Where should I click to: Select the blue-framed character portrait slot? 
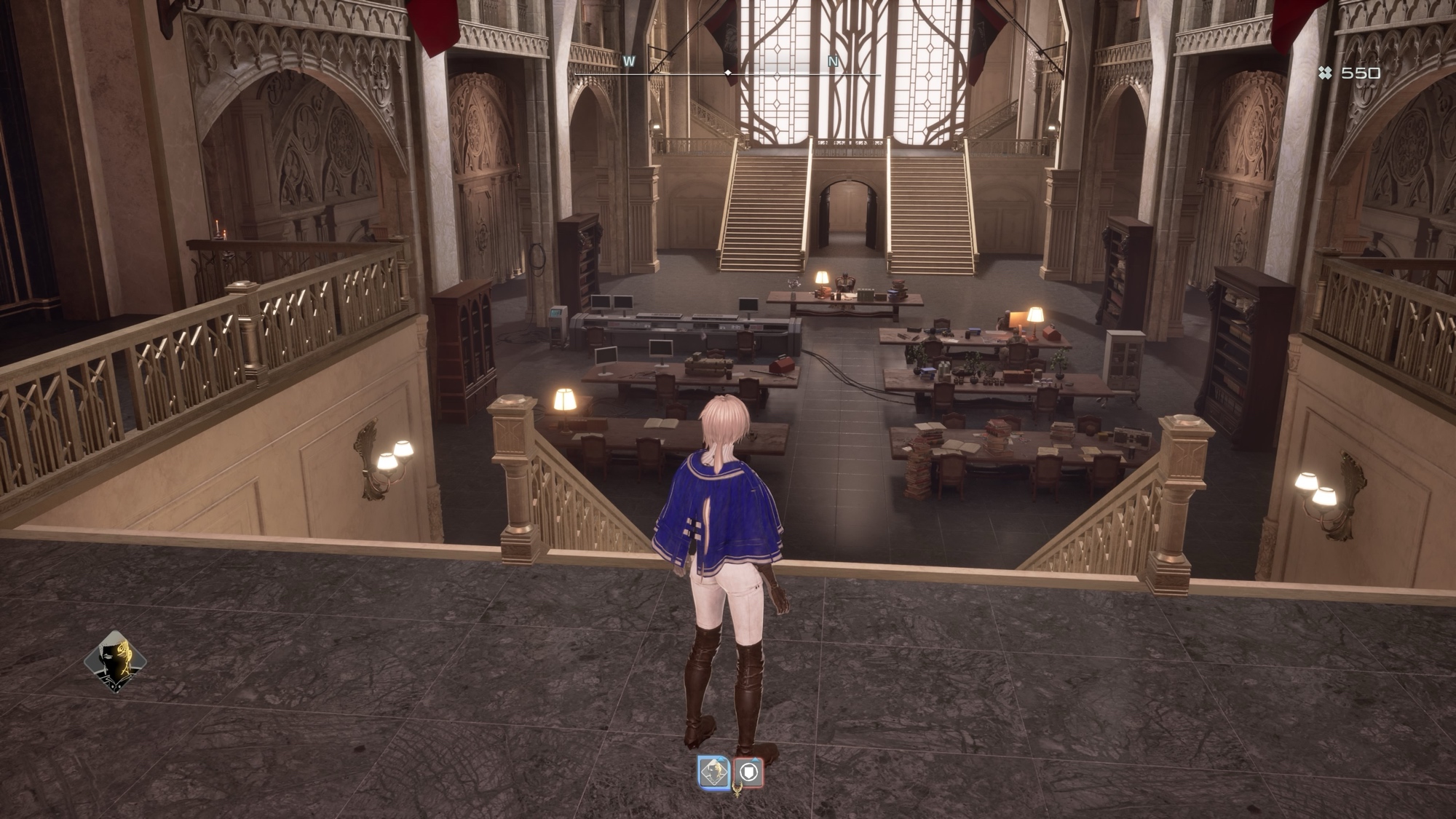[x=714, y=772]
